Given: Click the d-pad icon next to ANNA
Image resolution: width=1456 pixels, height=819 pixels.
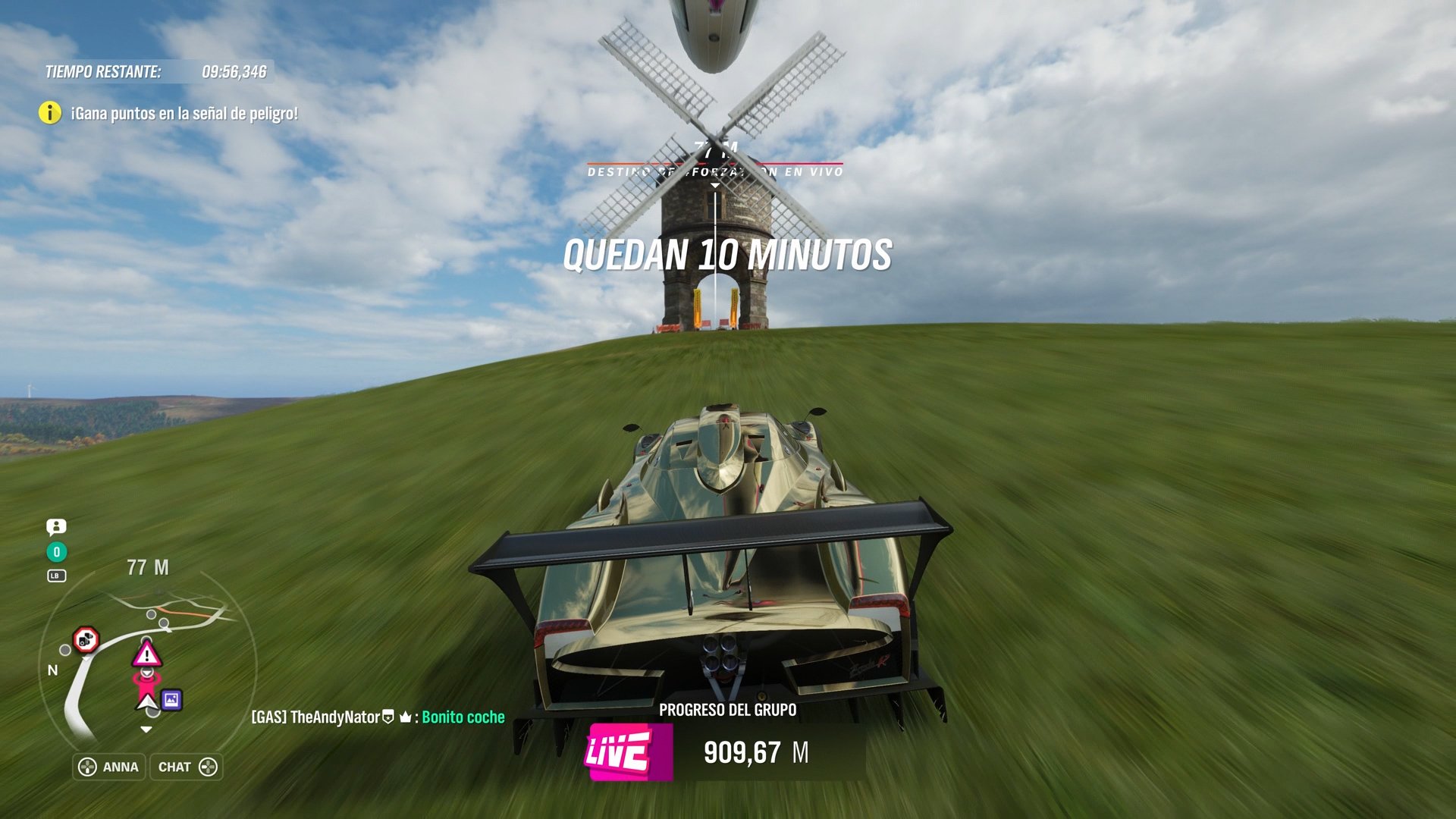Looking at the screenshot, I should tap(89, 767).
